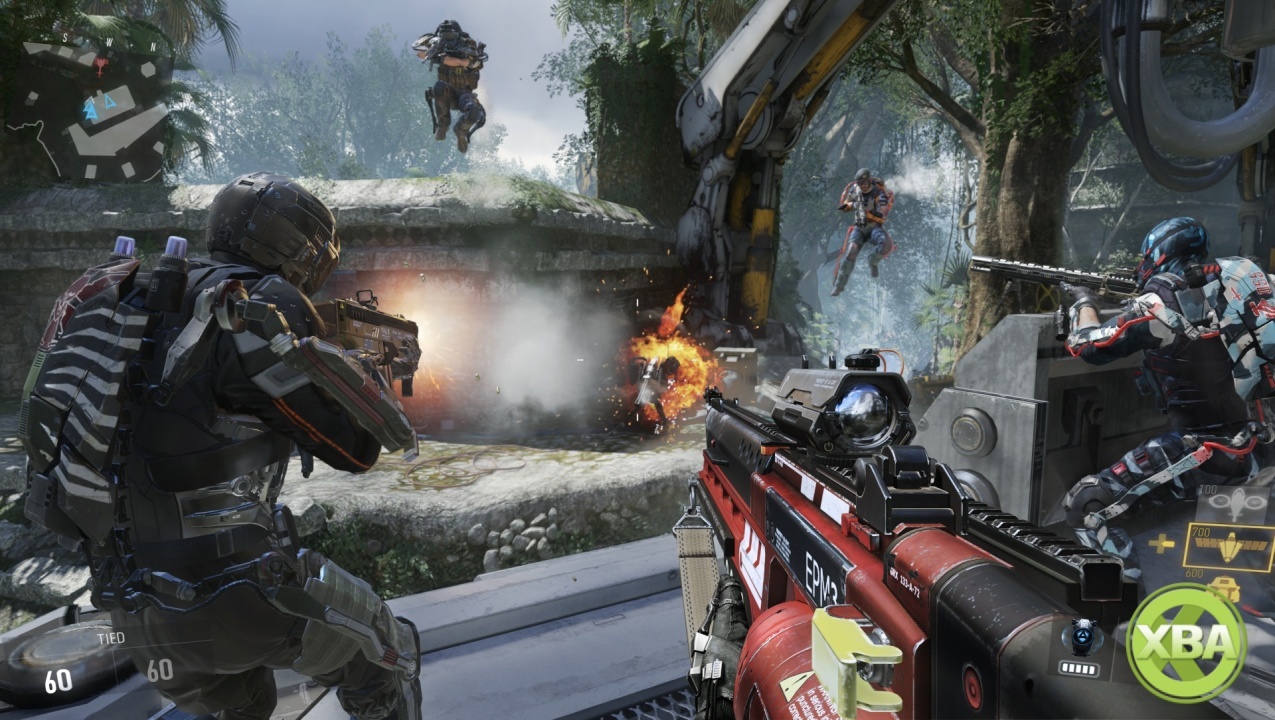Viewport: 1275px width, 720px height.
Task: Activate the specialist ability grenade icon
Action: pos(1084,632)
